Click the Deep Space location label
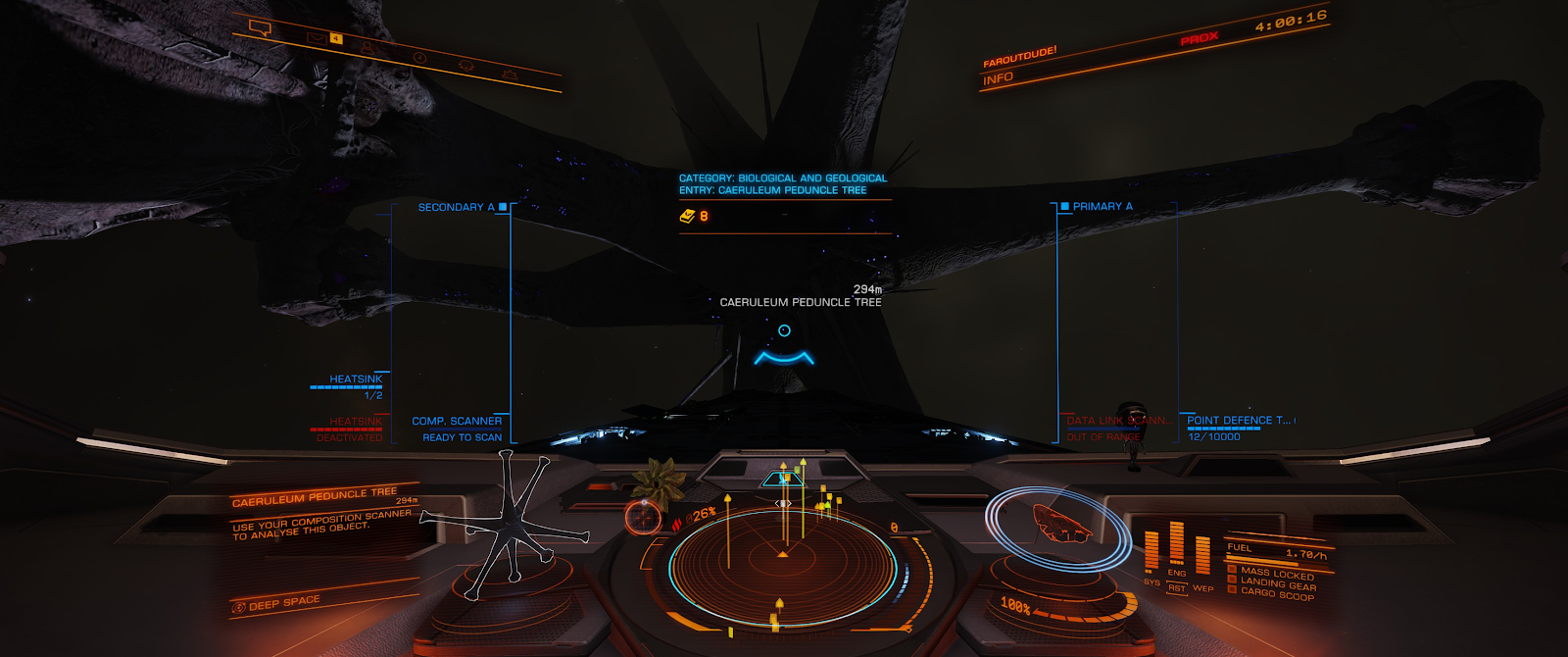 coord(283,603)
